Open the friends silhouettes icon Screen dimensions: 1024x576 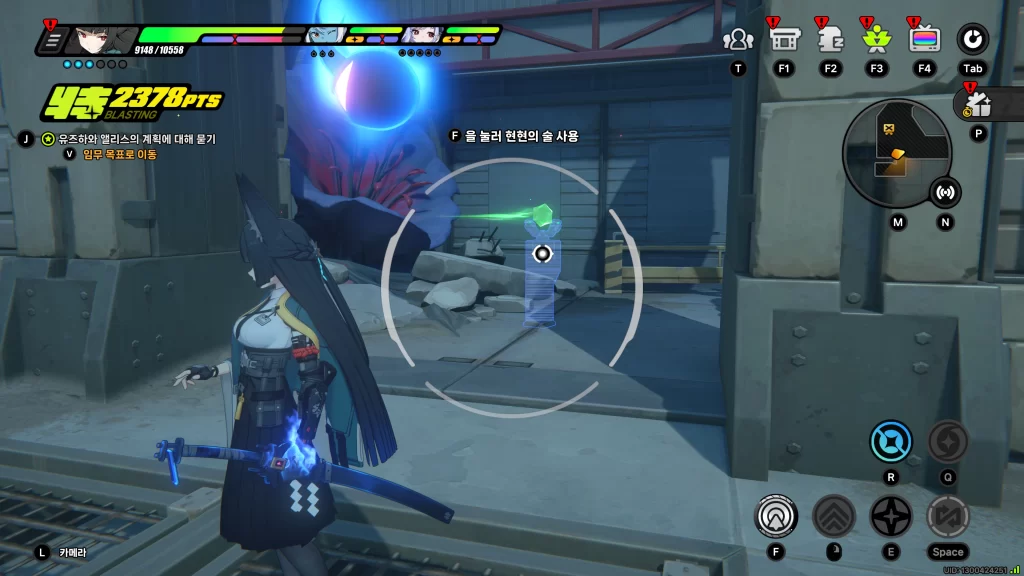coord(738,40)
